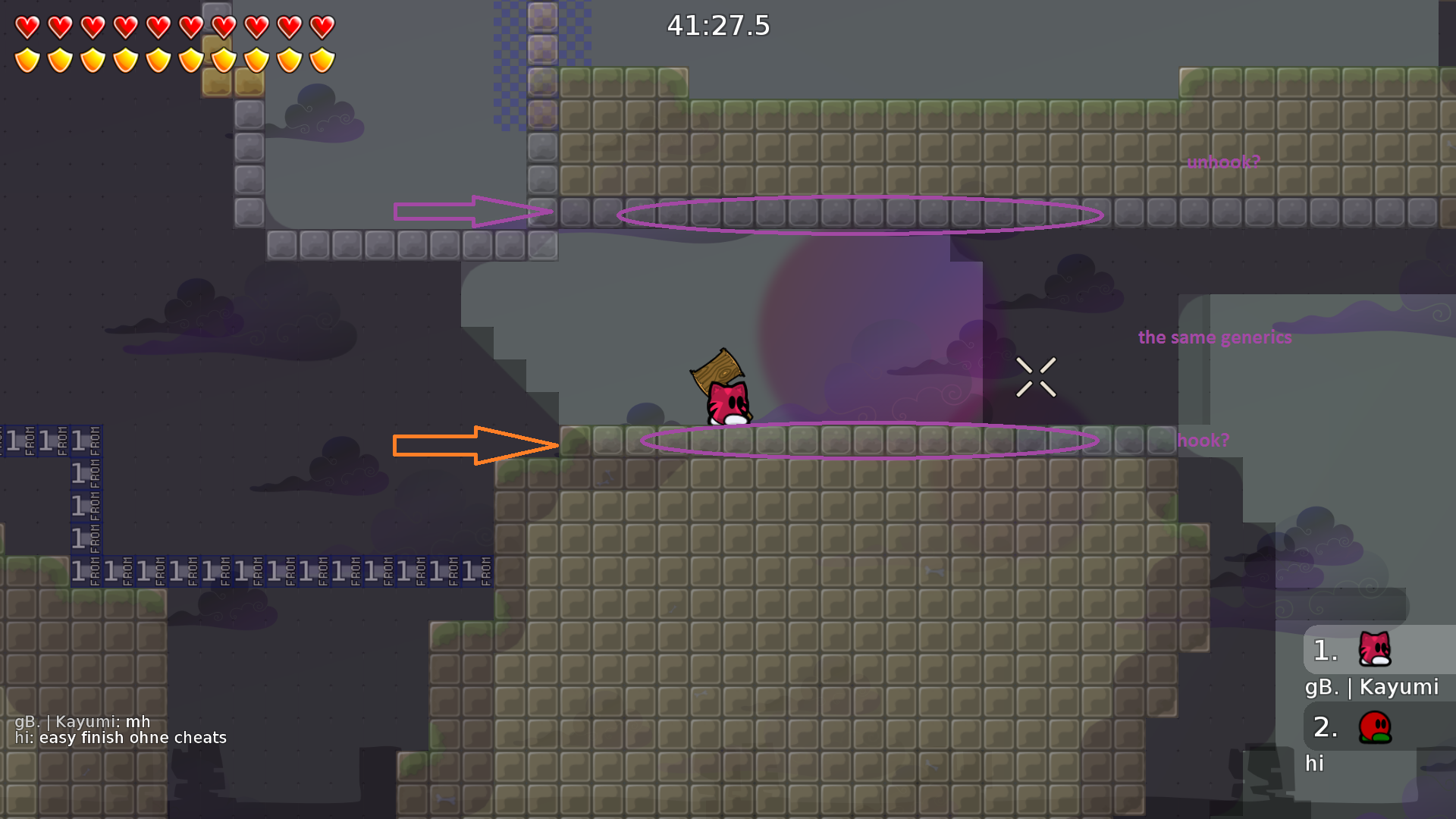Click the unhook? text label

pyautogui.click(x=1225, y=161)
